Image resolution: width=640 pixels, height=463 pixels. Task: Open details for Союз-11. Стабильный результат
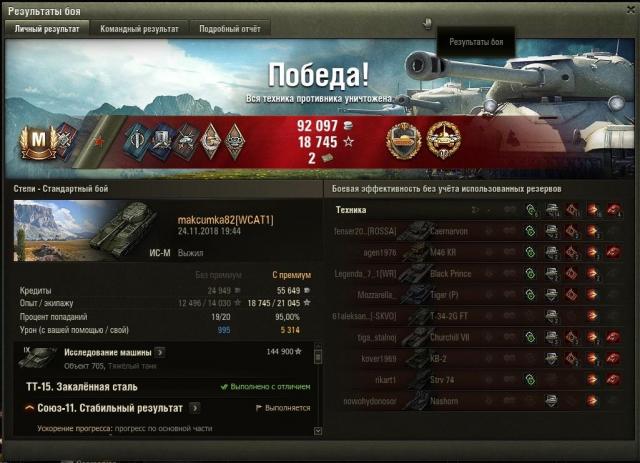click(196, 408)
